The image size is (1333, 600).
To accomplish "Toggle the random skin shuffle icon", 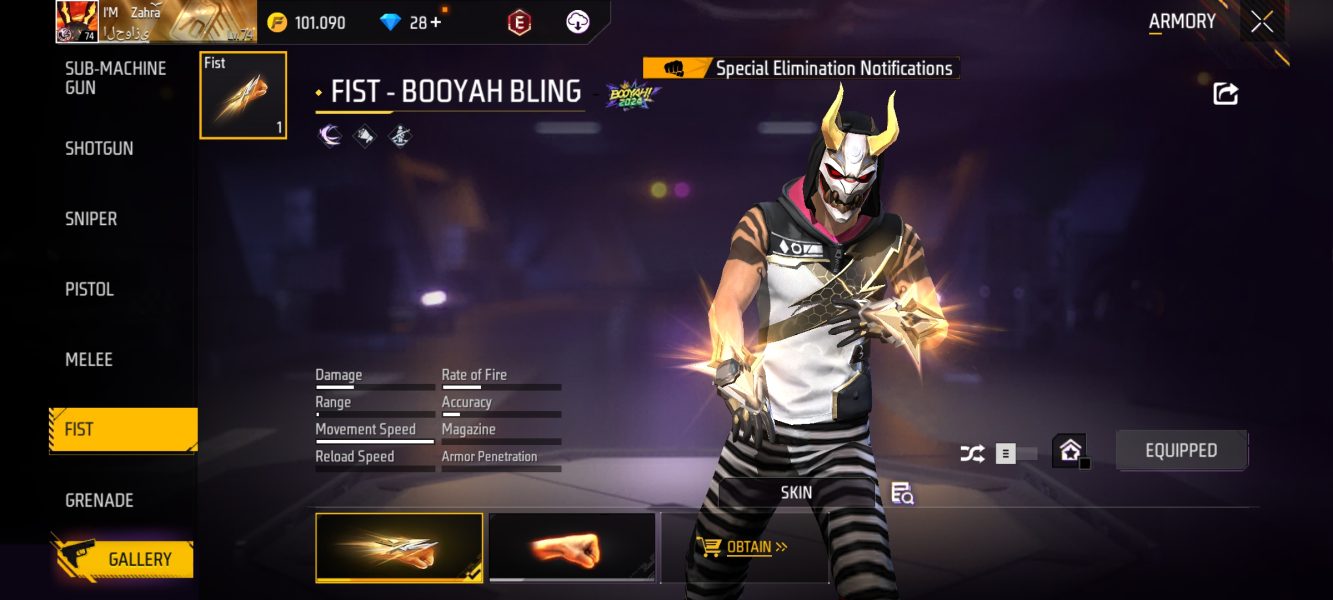I will coord(972,454).
